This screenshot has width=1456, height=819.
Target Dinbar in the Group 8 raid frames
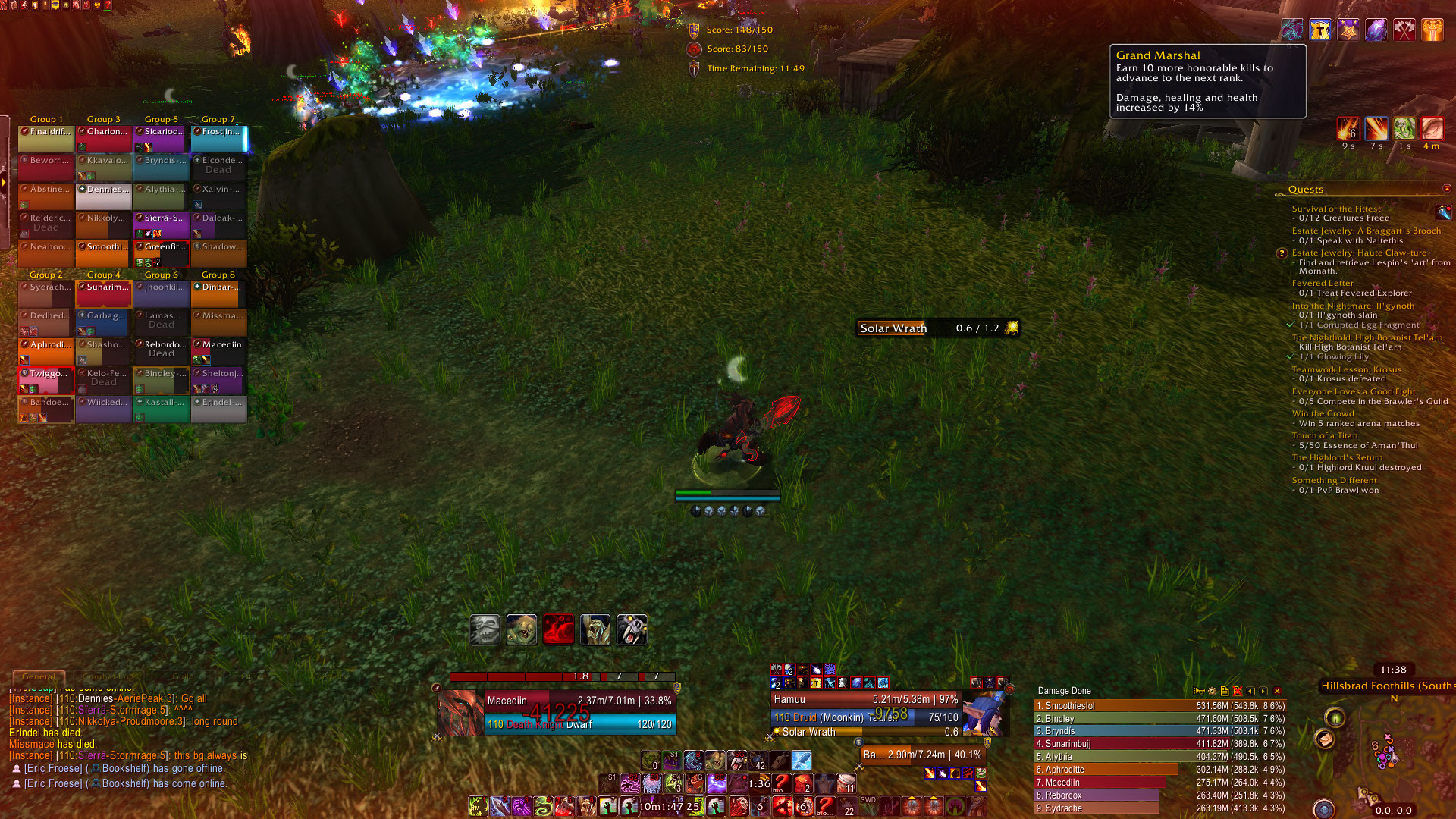tap(218, 294)
